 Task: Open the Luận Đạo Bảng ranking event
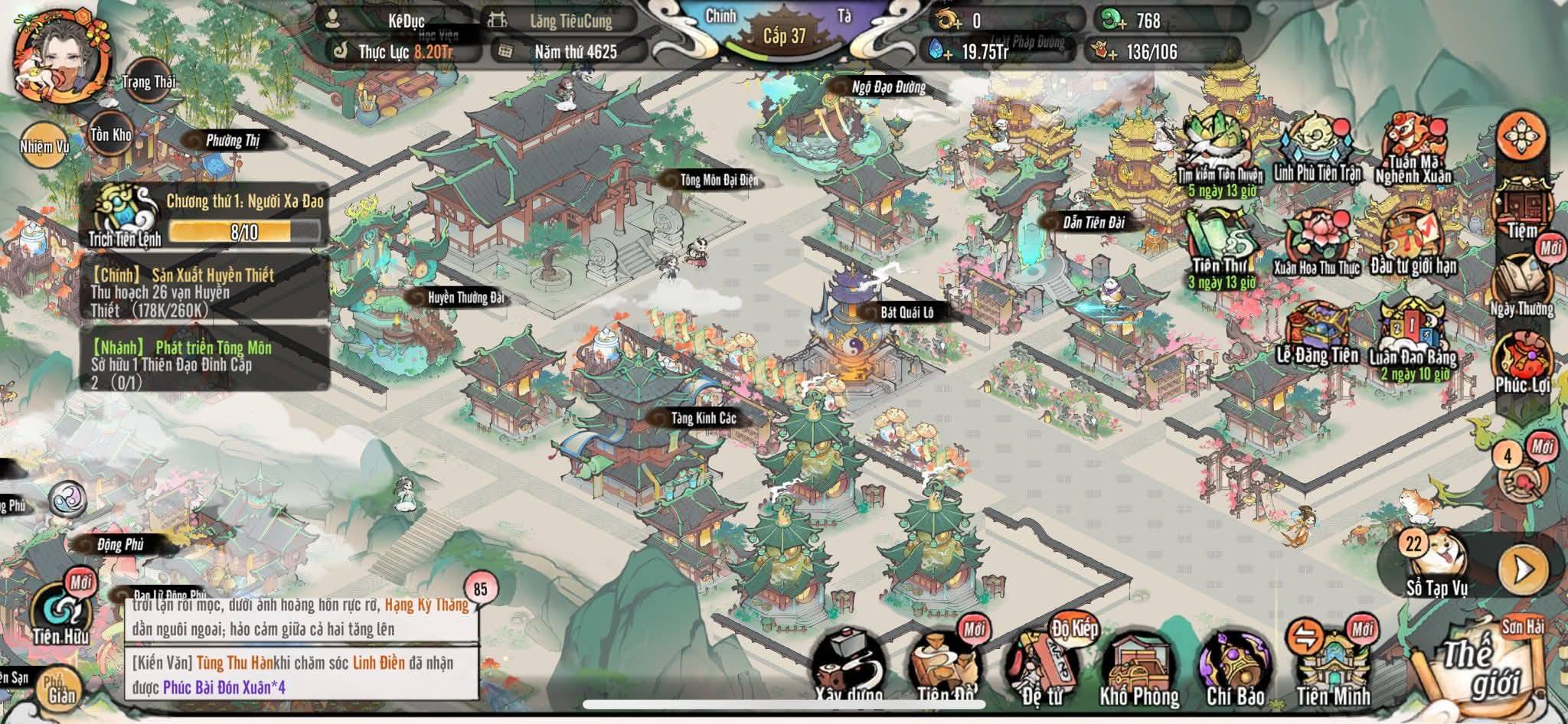pyautogui.click(x=1413, y=337)
